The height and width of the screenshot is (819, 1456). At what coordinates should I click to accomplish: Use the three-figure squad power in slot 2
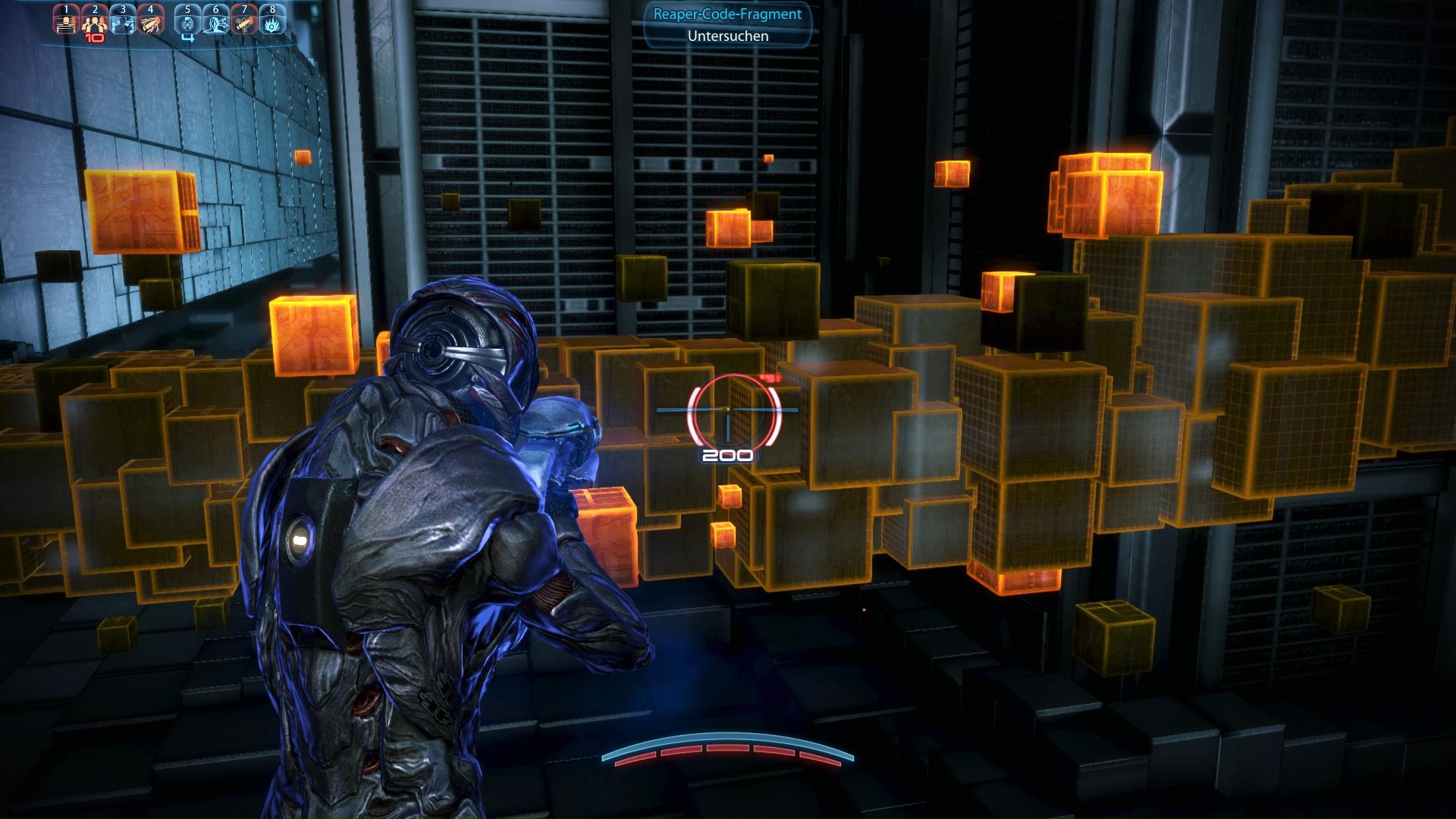[x=95, y=23]
